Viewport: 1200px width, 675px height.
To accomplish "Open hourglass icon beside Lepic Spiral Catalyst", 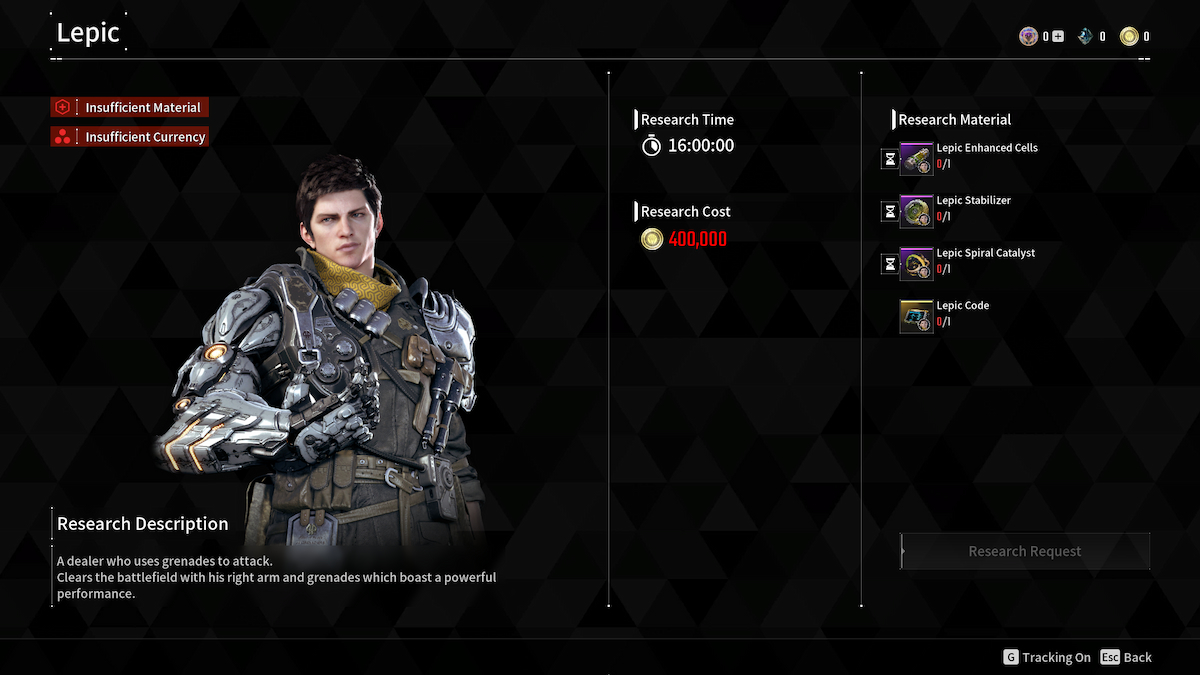I will click(889, 264).
